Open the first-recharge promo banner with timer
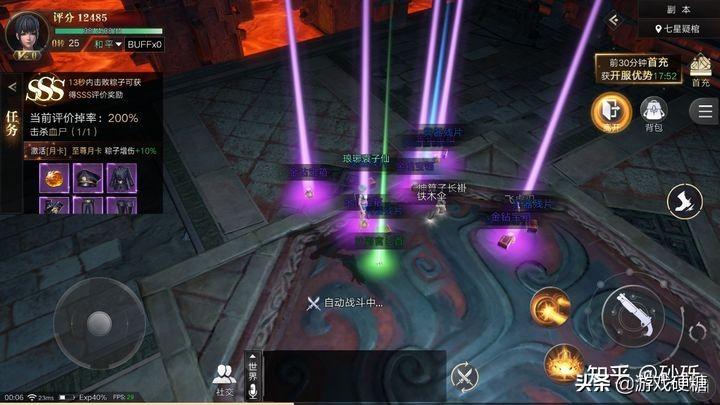This screenshot has height=405, width=720. point(637,67)
